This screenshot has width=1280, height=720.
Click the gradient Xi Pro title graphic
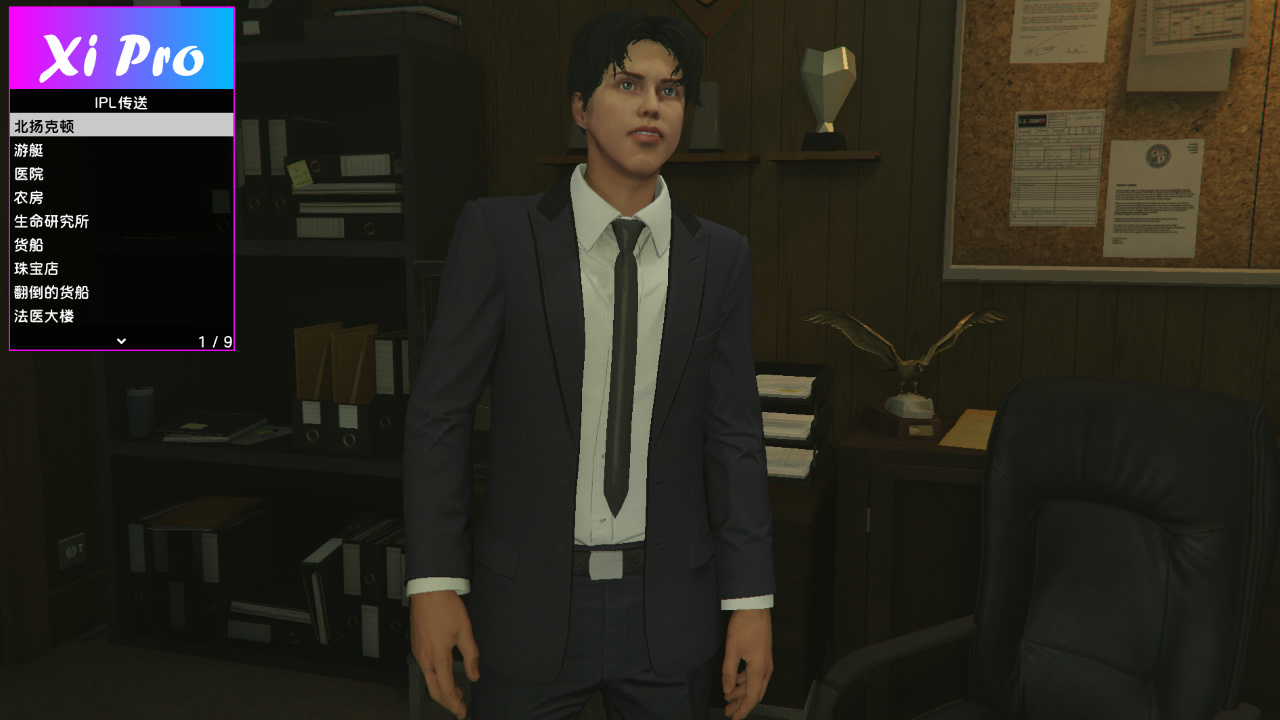120,48
